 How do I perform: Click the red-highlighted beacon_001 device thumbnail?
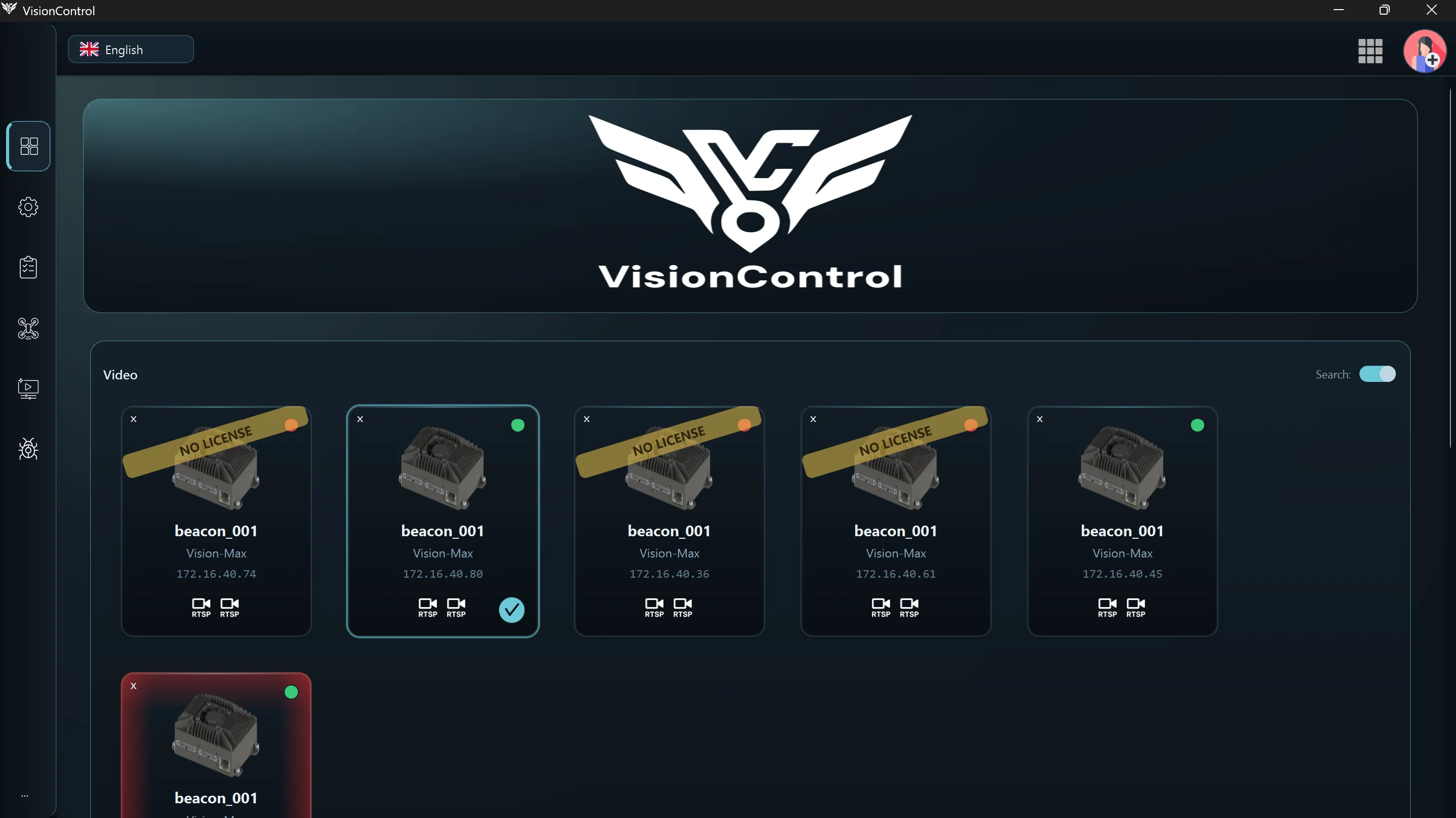point(215,735)
